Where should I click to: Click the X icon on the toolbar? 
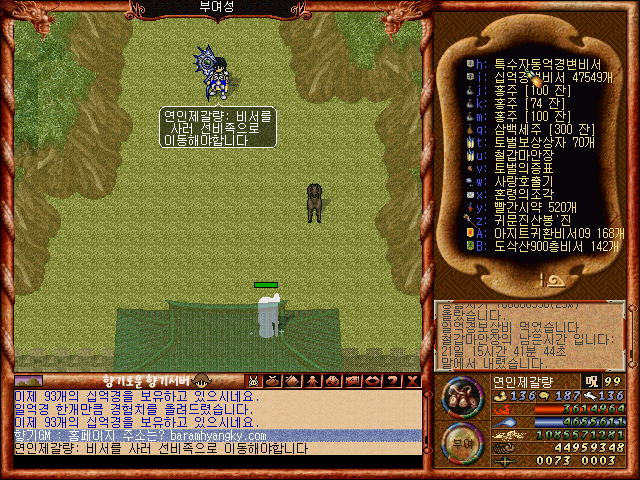[x=413, y=381]
